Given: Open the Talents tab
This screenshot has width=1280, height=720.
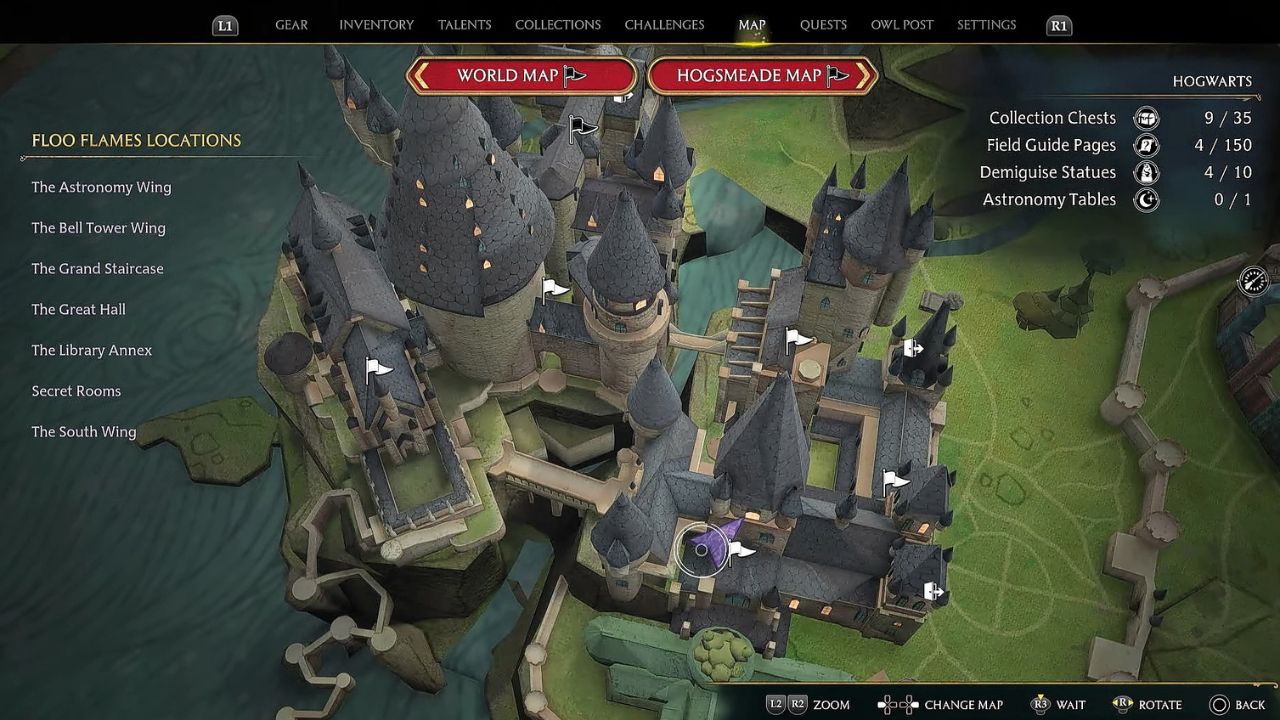Looking at the screenshot, I should pyautogui.click(x=464, y=25).
